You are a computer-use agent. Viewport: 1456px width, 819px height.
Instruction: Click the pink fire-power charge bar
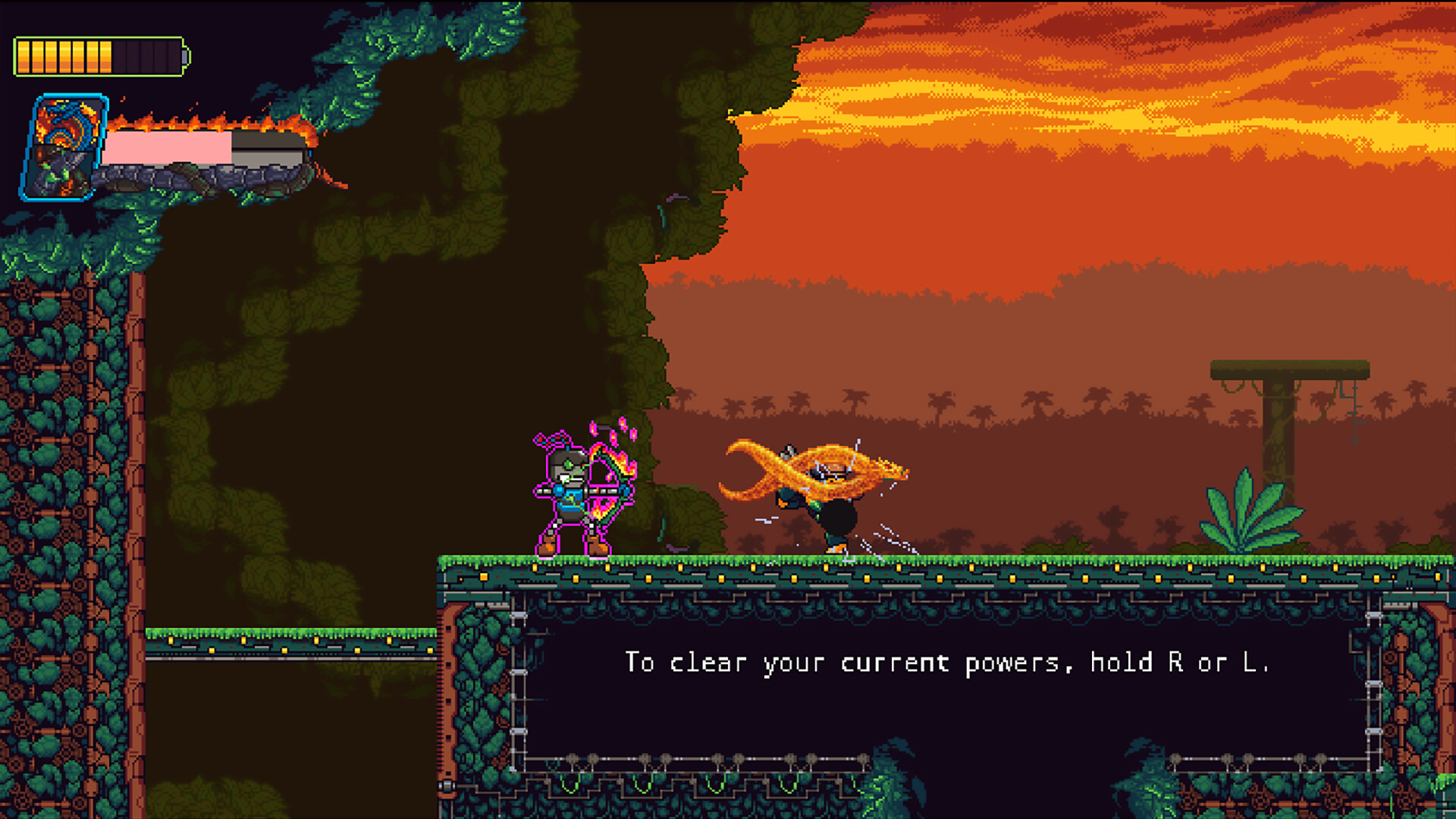[167, 146]
